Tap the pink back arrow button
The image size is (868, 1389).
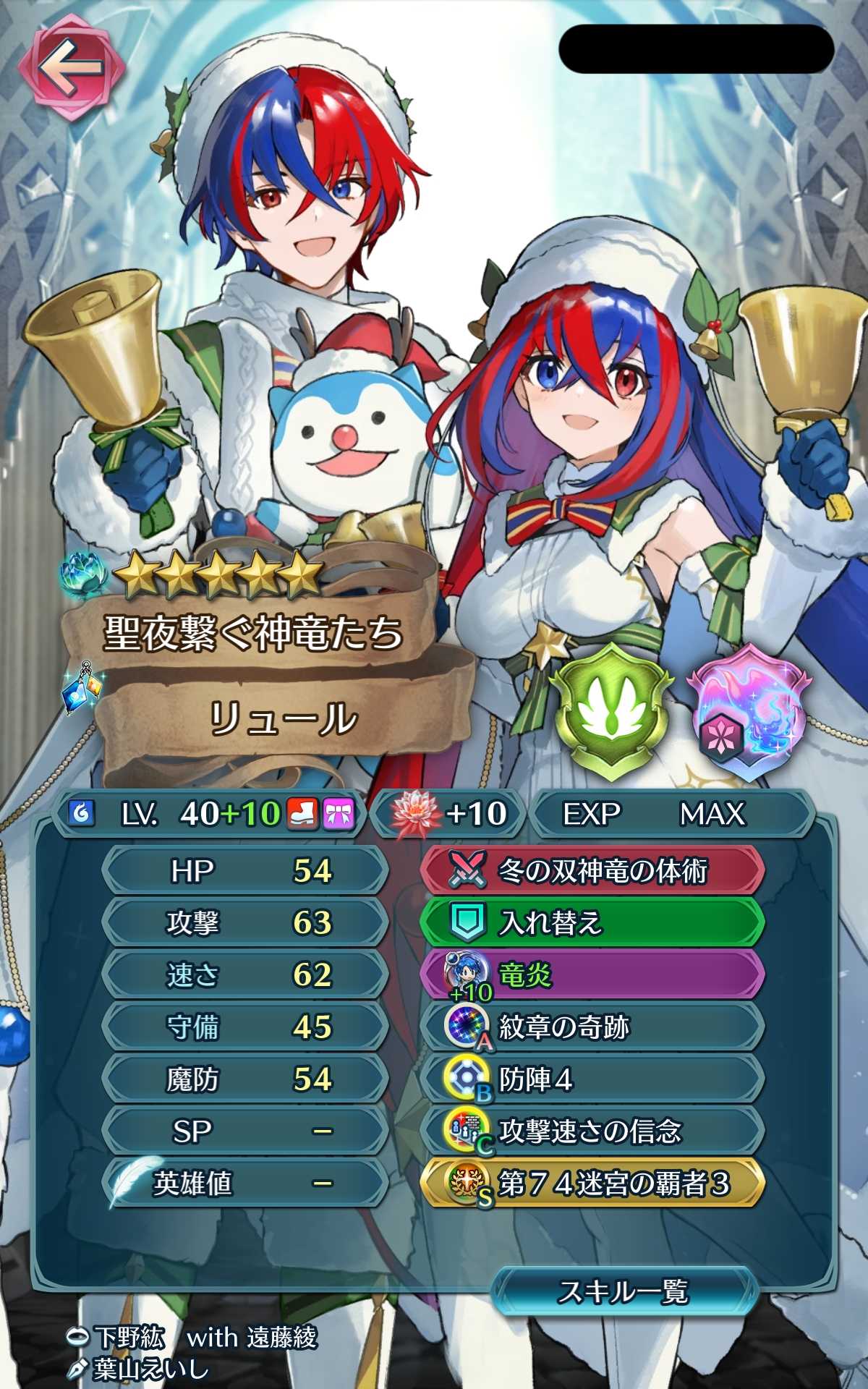tap(71, 68)
